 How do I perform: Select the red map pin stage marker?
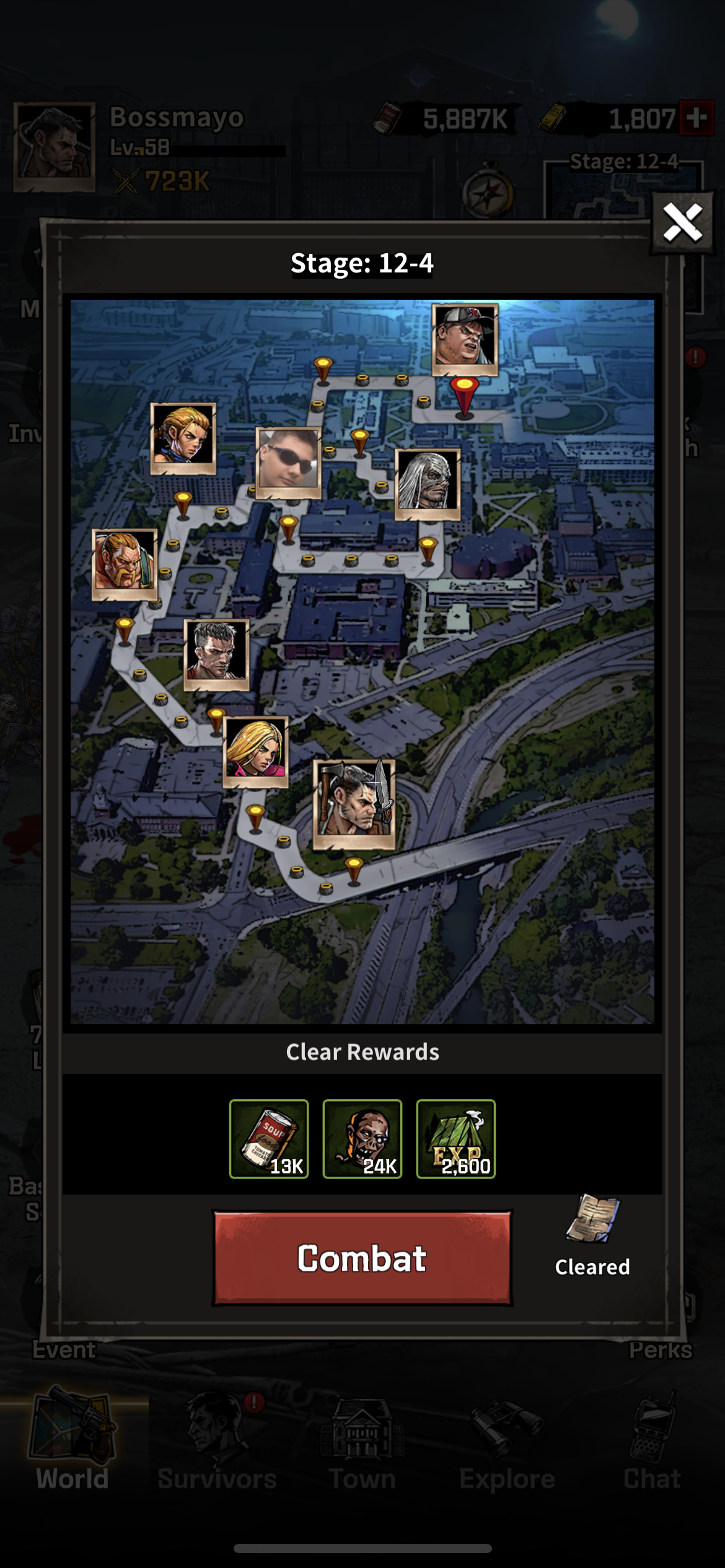click(x=464, y=395)
